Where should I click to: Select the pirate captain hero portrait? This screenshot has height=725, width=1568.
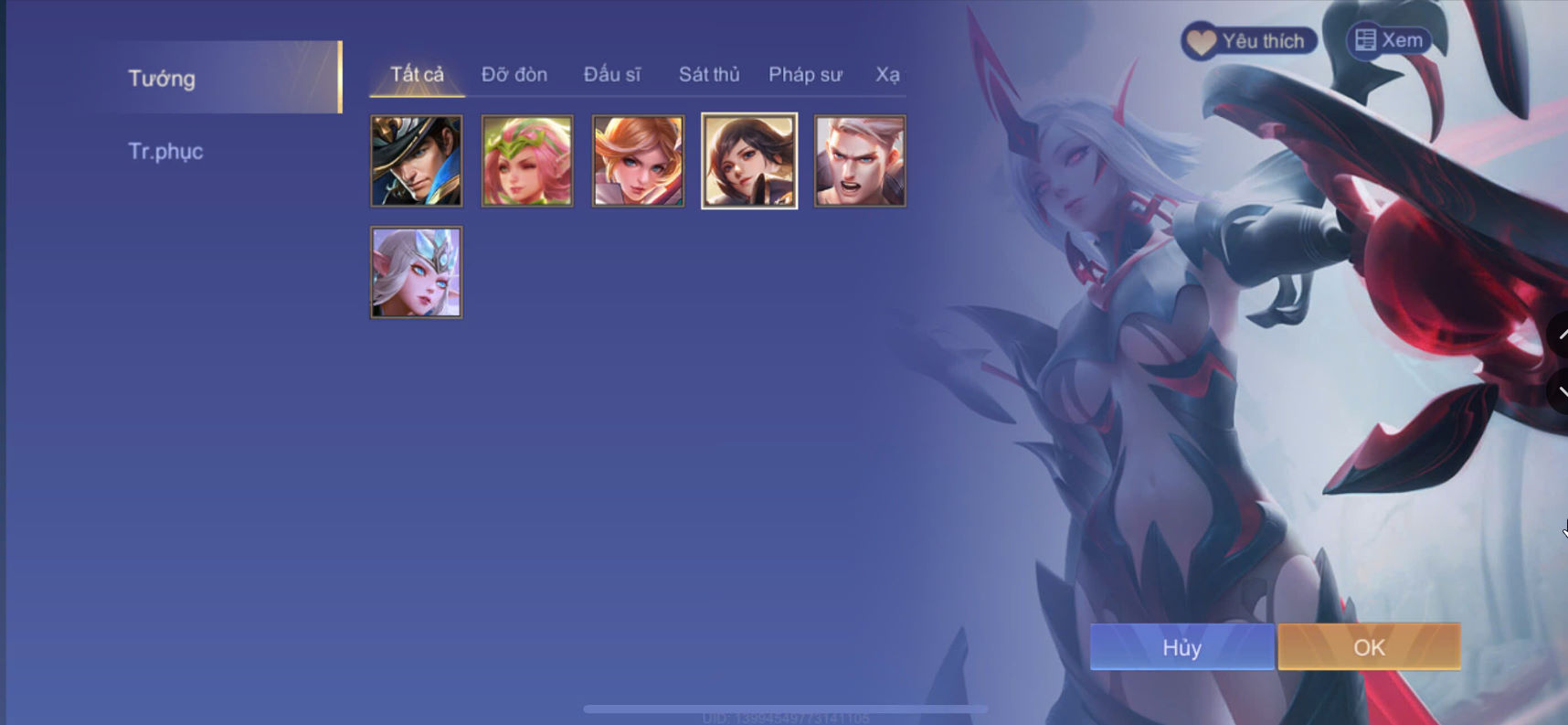point(417,161)
